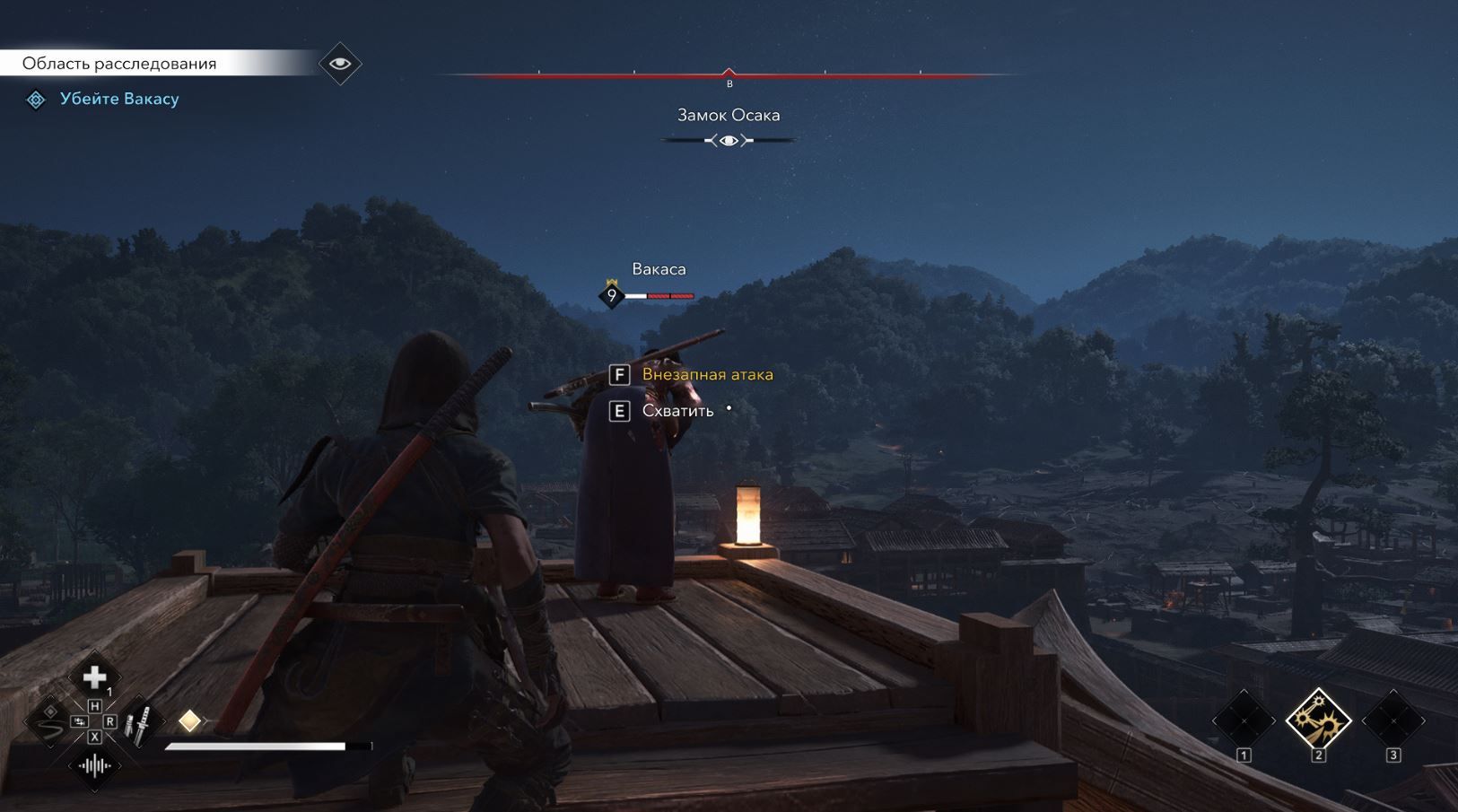
Task: Click the Область расследования header banner
Action: tap(120, 63)
